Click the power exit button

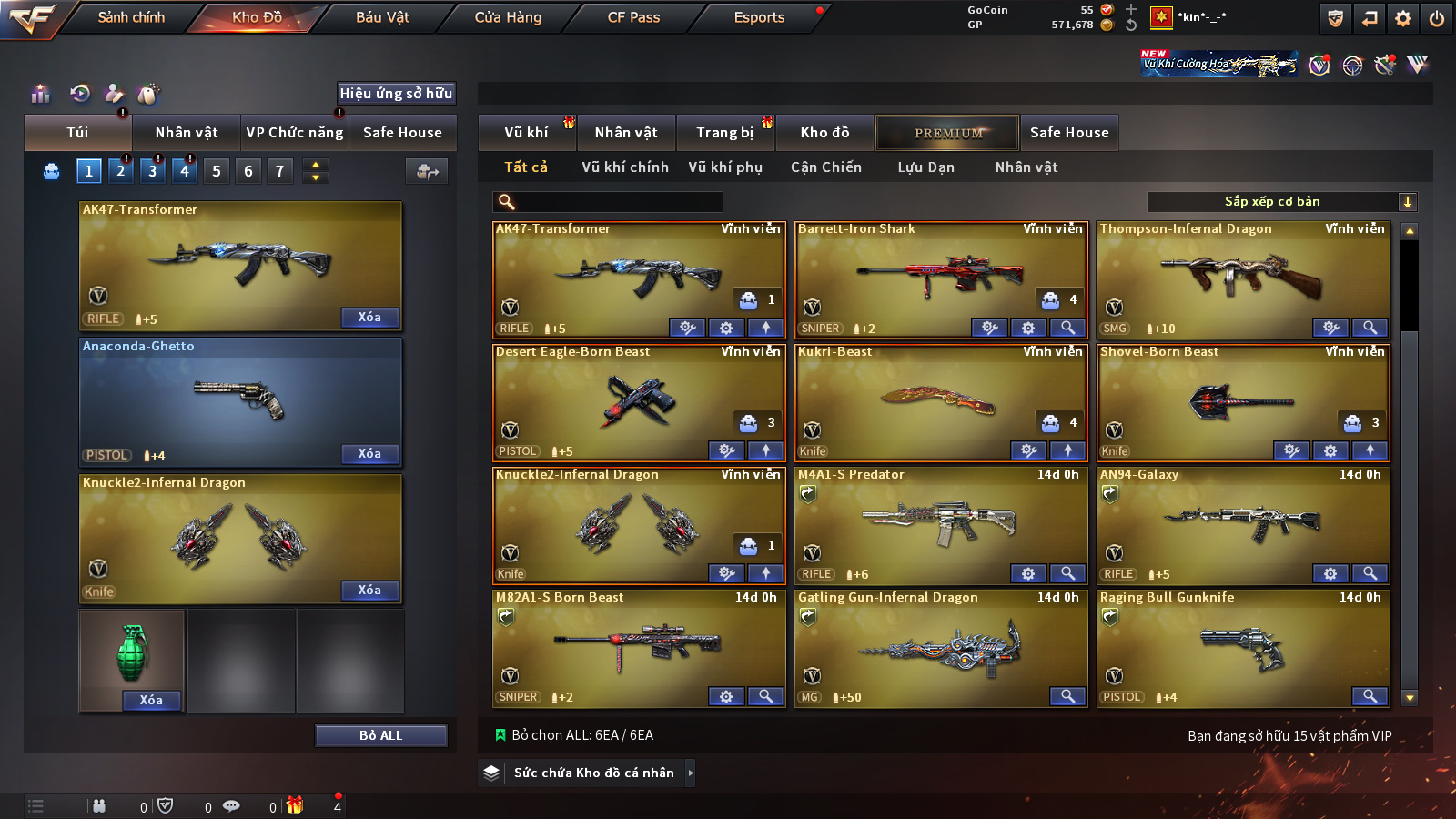(1437, 18)
